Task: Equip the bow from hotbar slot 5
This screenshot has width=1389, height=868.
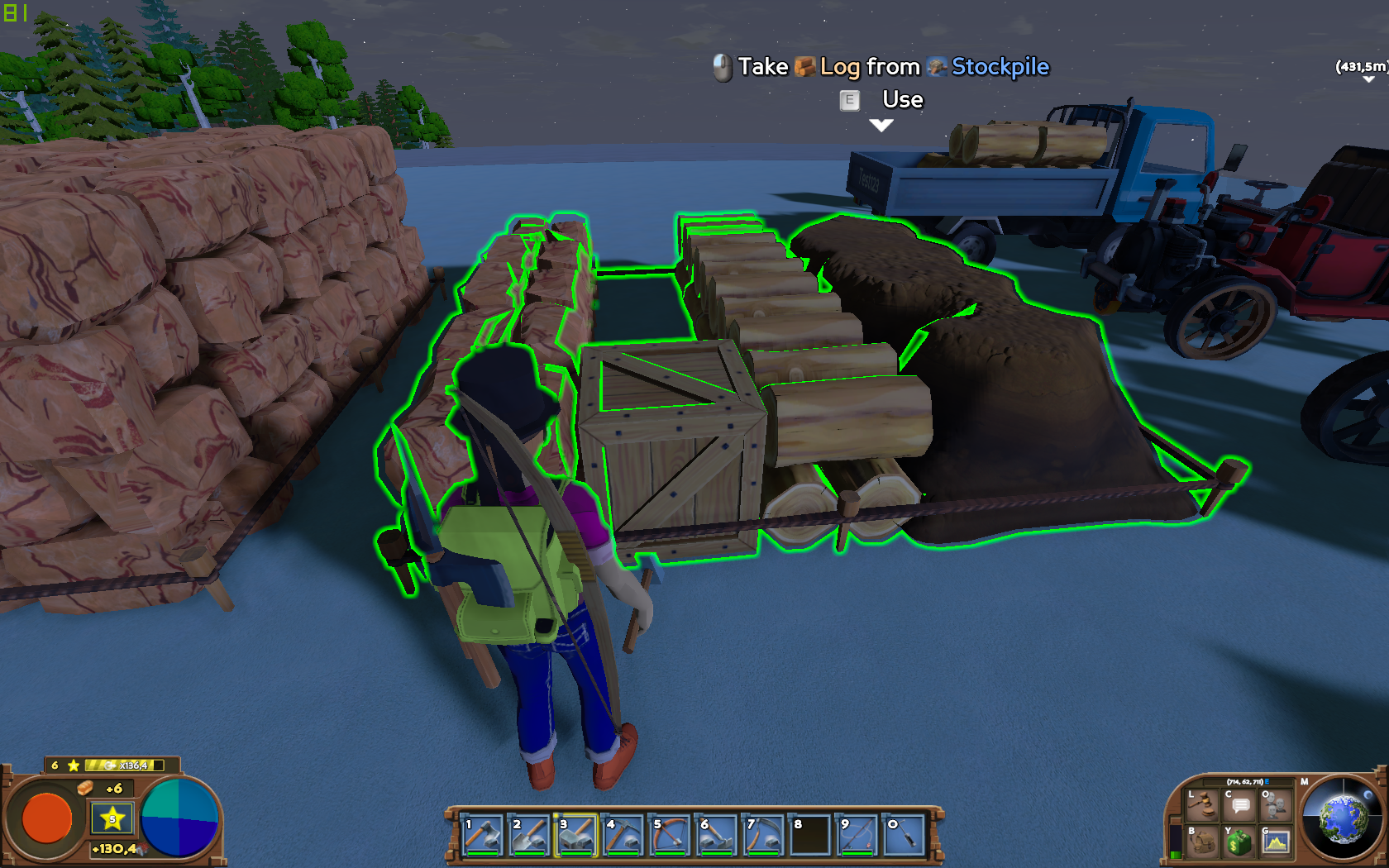Action: point(671,835)
